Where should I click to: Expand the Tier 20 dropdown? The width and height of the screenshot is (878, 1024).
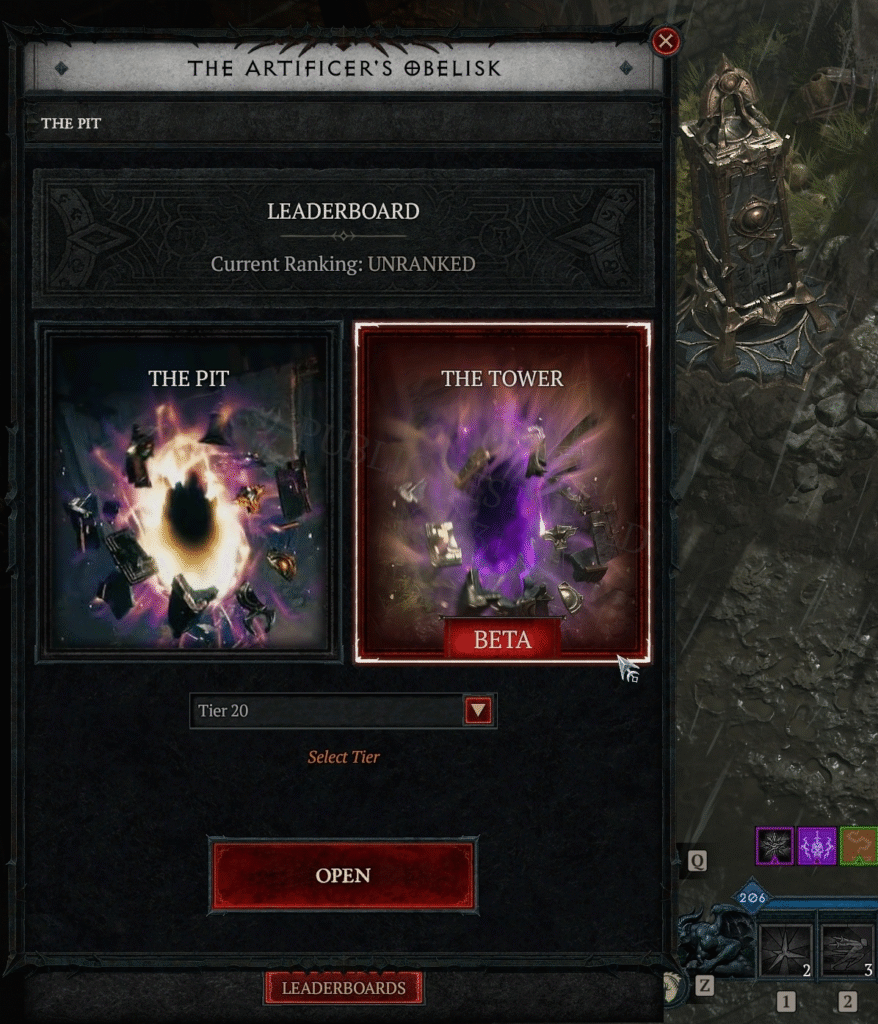point(479,711)
